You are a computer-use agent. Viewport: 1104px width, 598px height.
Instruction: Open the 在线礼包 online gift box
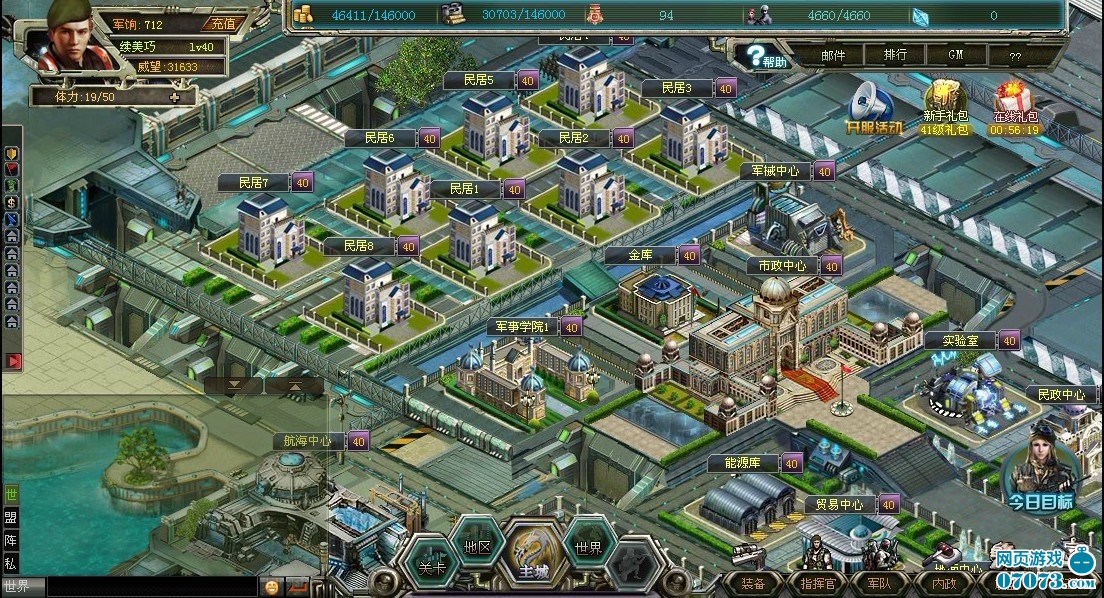tap(1014, 106)
